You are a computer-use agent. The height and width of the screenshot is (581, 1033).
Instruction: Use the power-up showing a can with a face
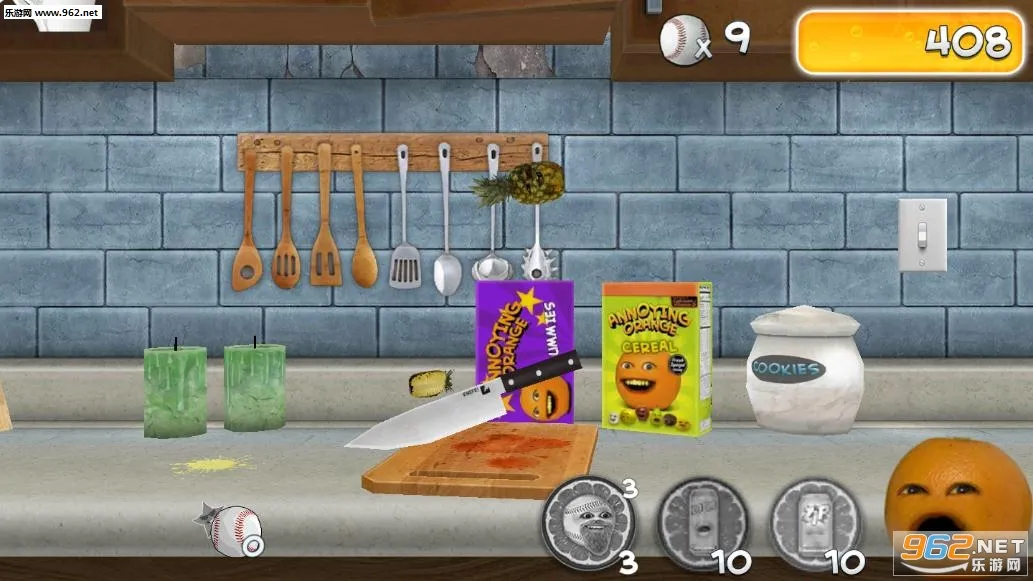click(x=703, y=523)
